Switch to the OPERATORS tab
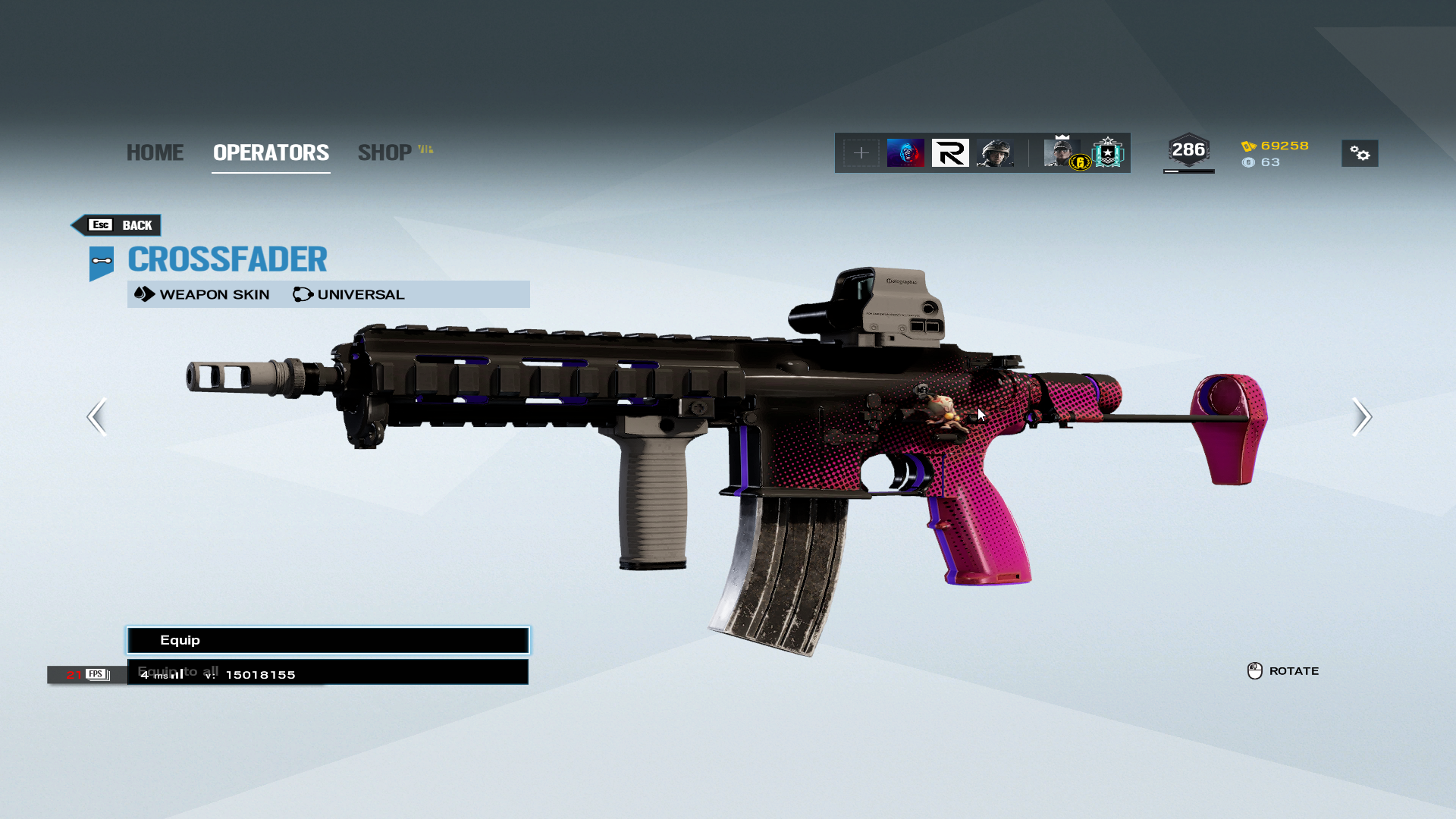The width and height of the screenshot is (1456, 819). click(x=271, y=152)
